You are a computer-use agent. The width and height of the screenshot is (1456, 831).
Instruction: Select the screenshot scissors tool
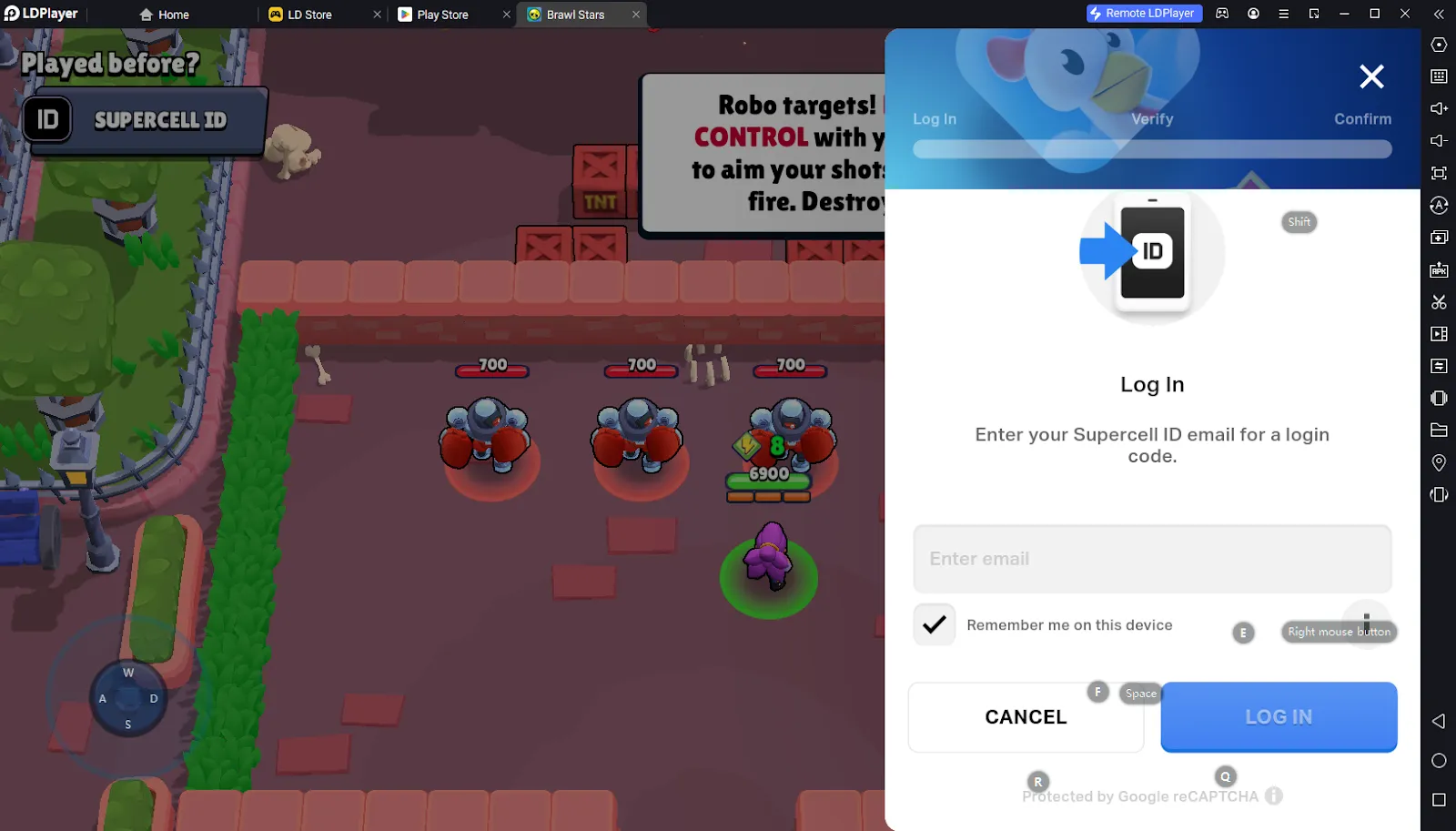coord(1439,302)
